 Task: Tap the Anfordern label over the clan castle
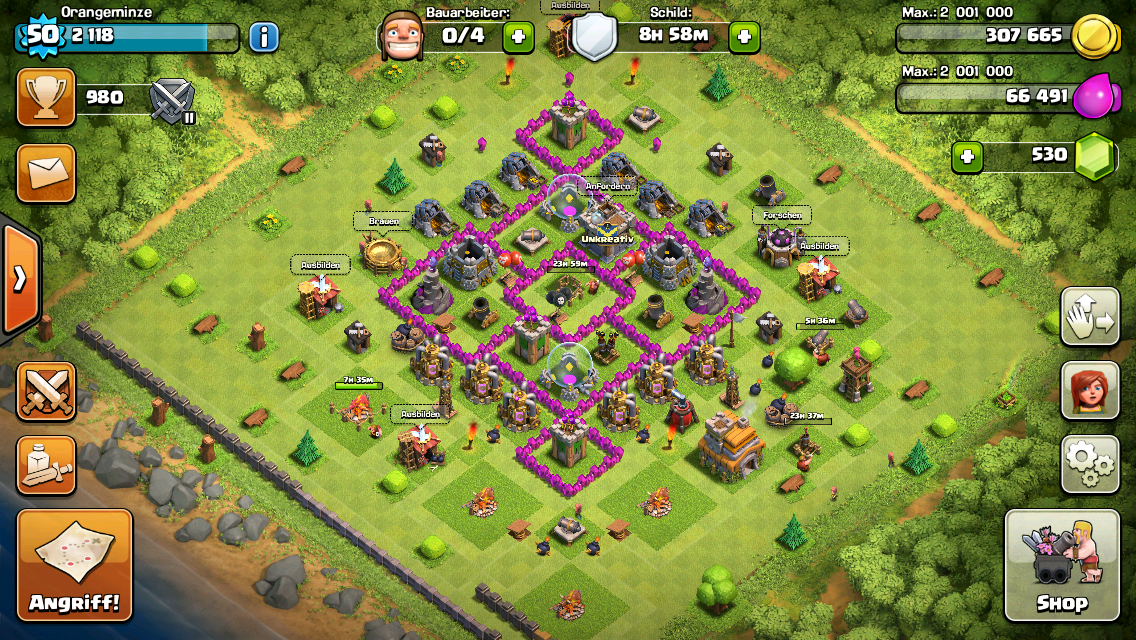point(607,186)
